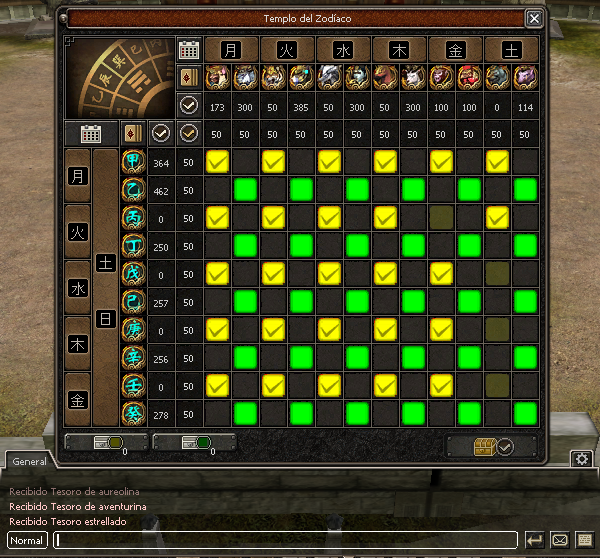Screen dimensions: 600x558
Task: Click the yellow token counter button
Action: tap(106, 444)
